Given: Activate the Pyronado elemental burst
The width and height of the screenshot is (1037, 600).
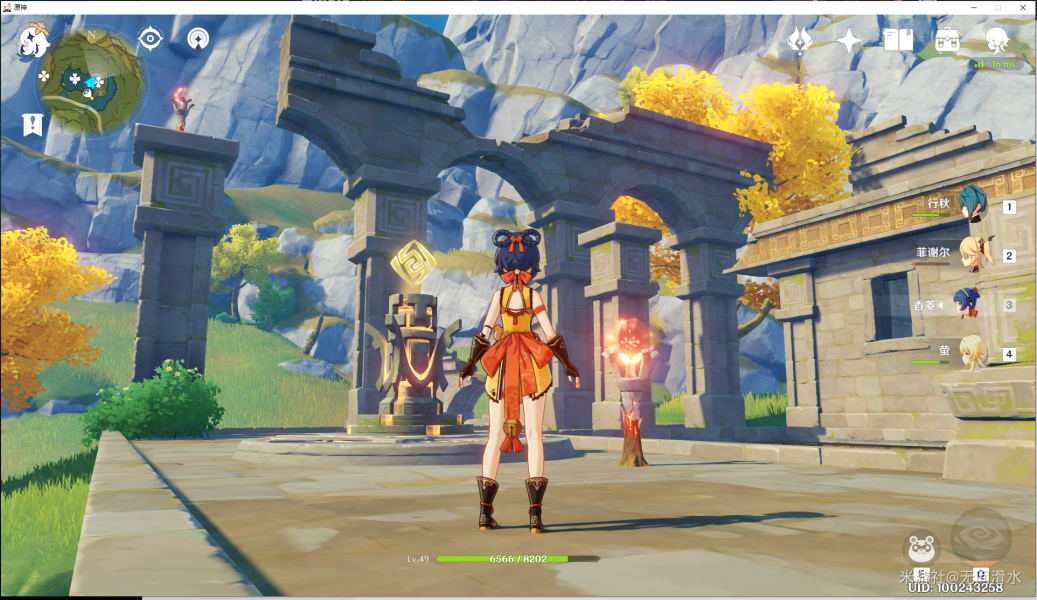Looking at the screenshot, I should click(980, 538).
